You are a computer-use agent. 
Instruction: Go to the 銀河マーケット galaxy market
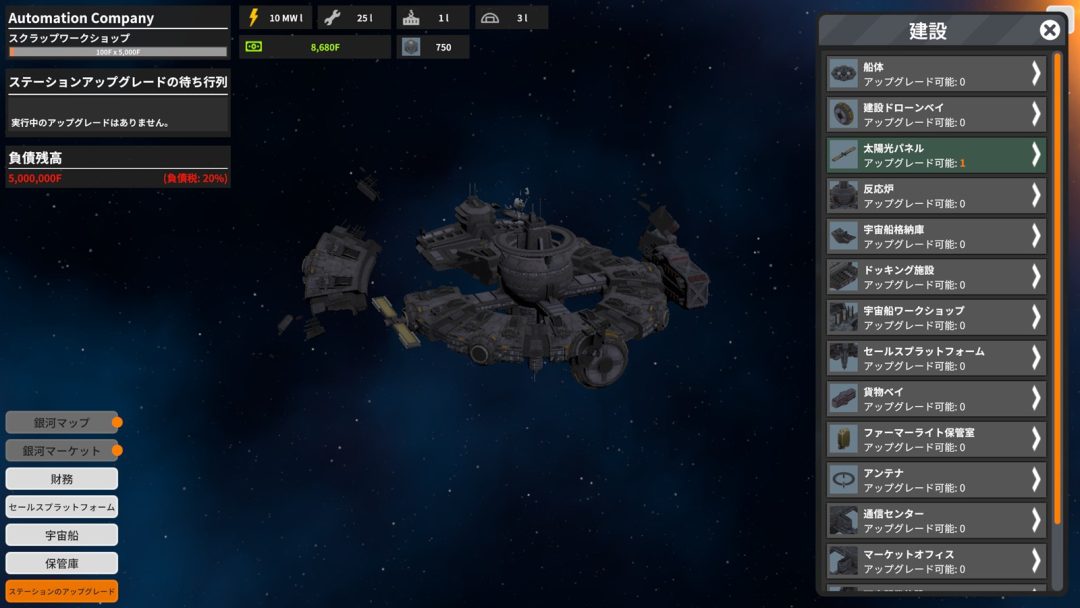click(62, 451)
